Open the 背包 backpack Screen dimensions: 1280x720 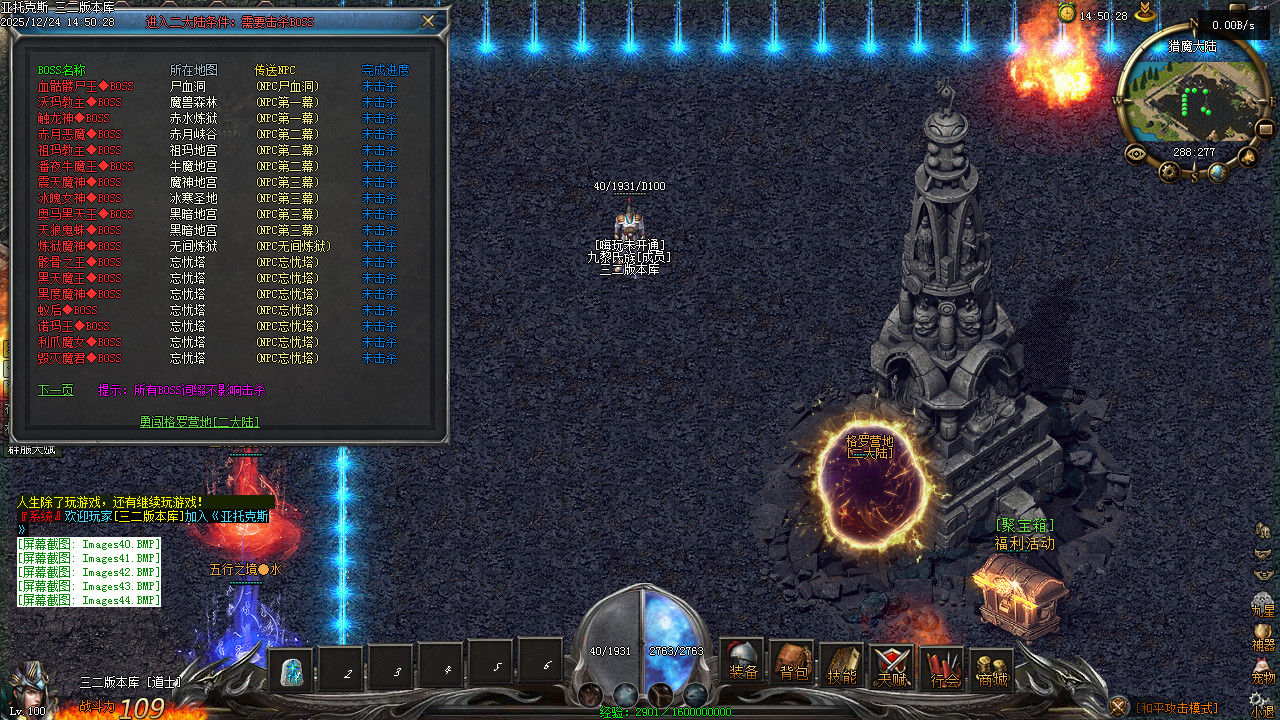tap(793, 664)
